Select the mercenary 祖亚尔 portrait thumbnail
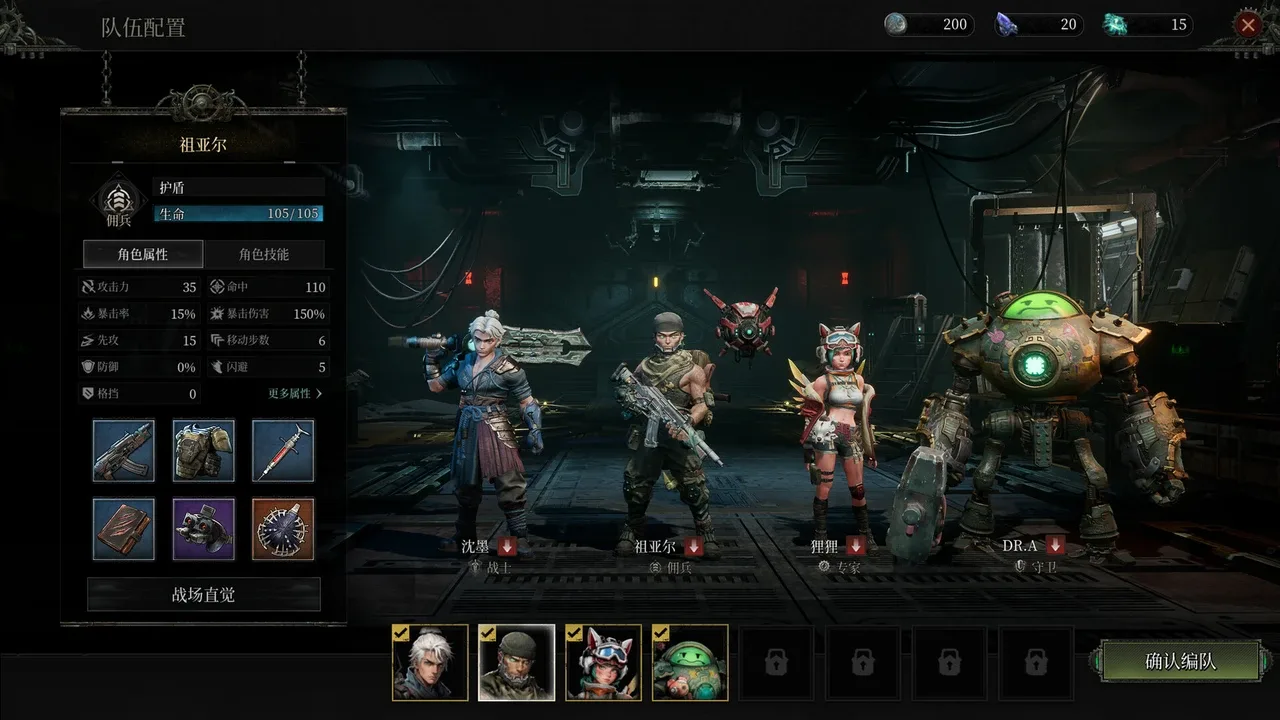This screenshot has height=720, width=1280. (x=517, y=662)
